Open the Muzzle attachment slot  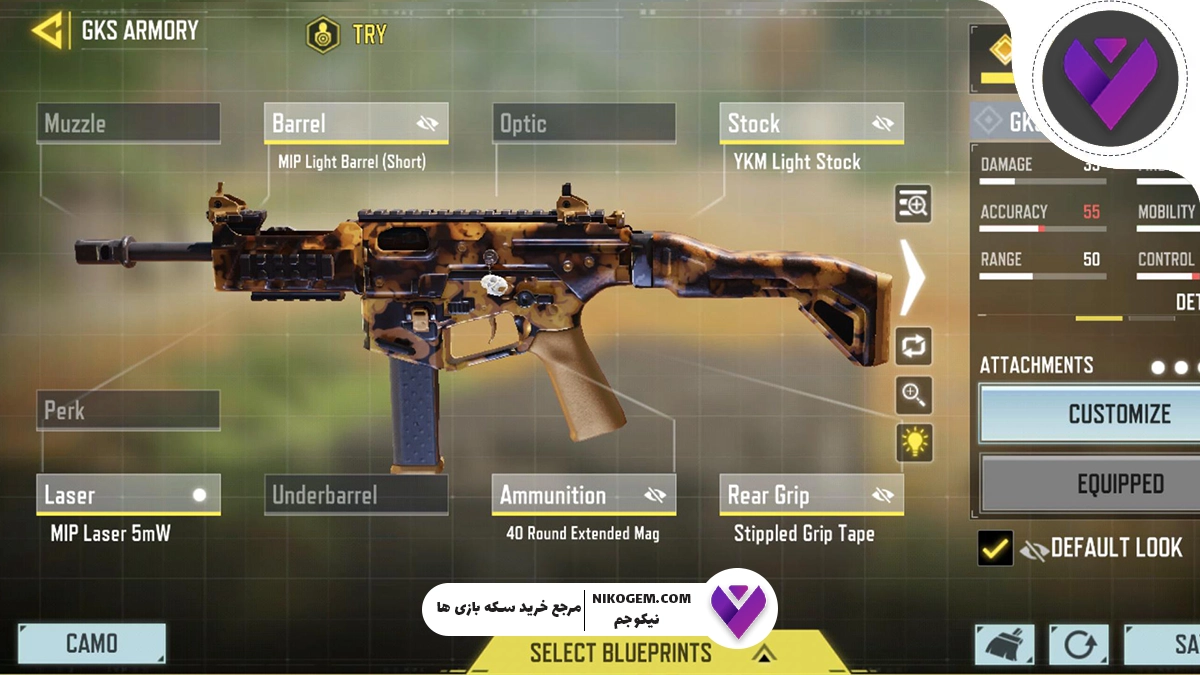(129, 124)
